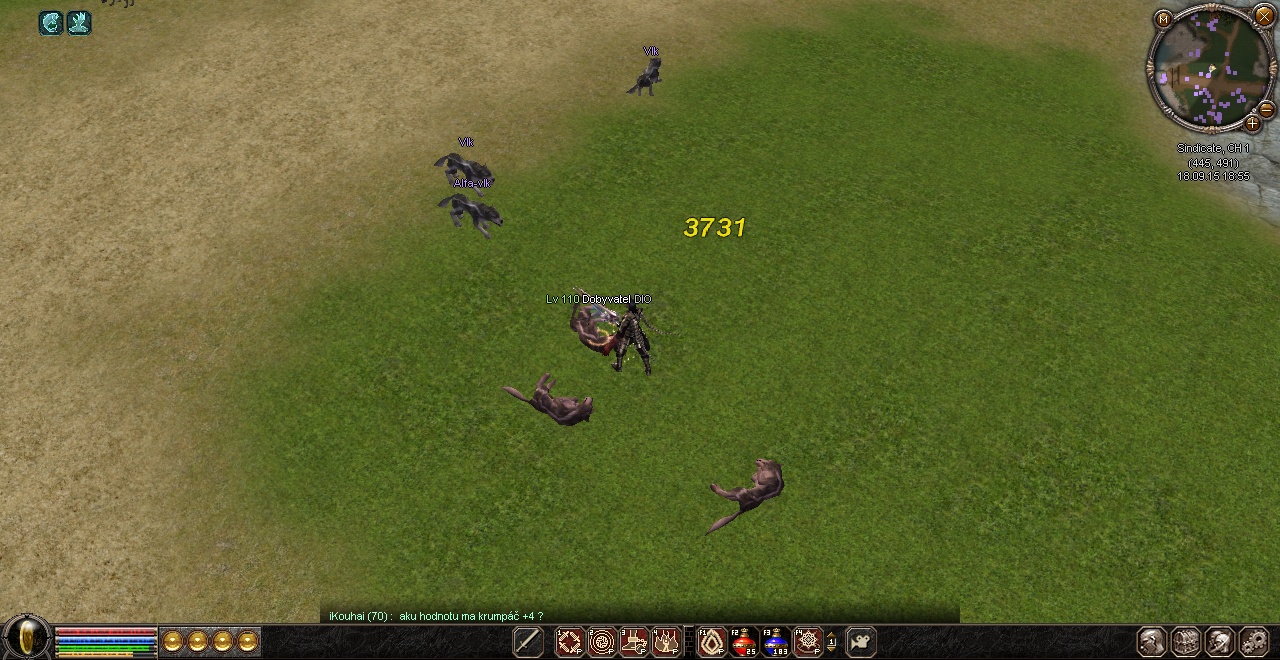Cast the flame skill in slot 4
Image resolution: width=1280 pixels, height=660 pixels.
pyautogui.click(x=667, y=641)
